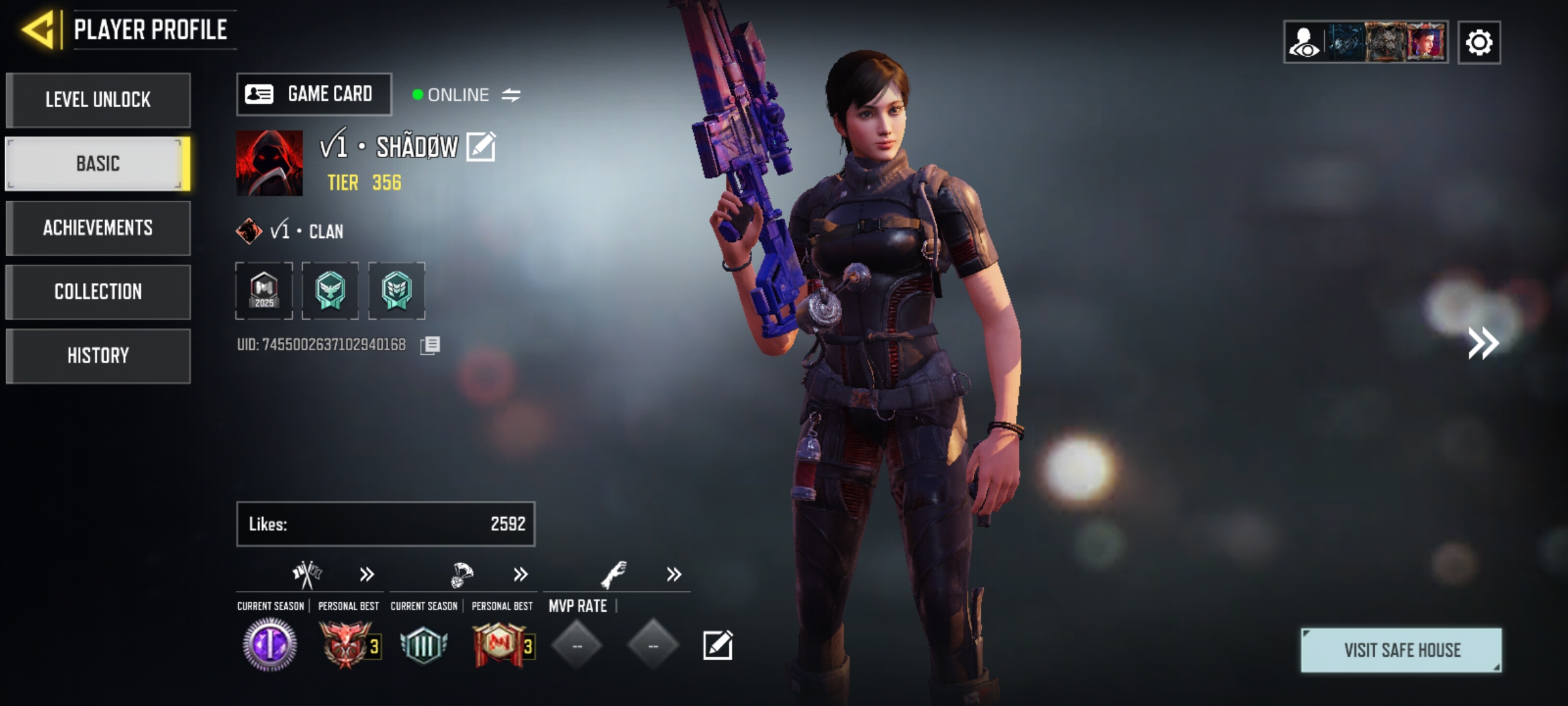This screenshot has height=706, width=1568.
Task: Click the red hooded avatar picture
Action: (x=269, y=163)
